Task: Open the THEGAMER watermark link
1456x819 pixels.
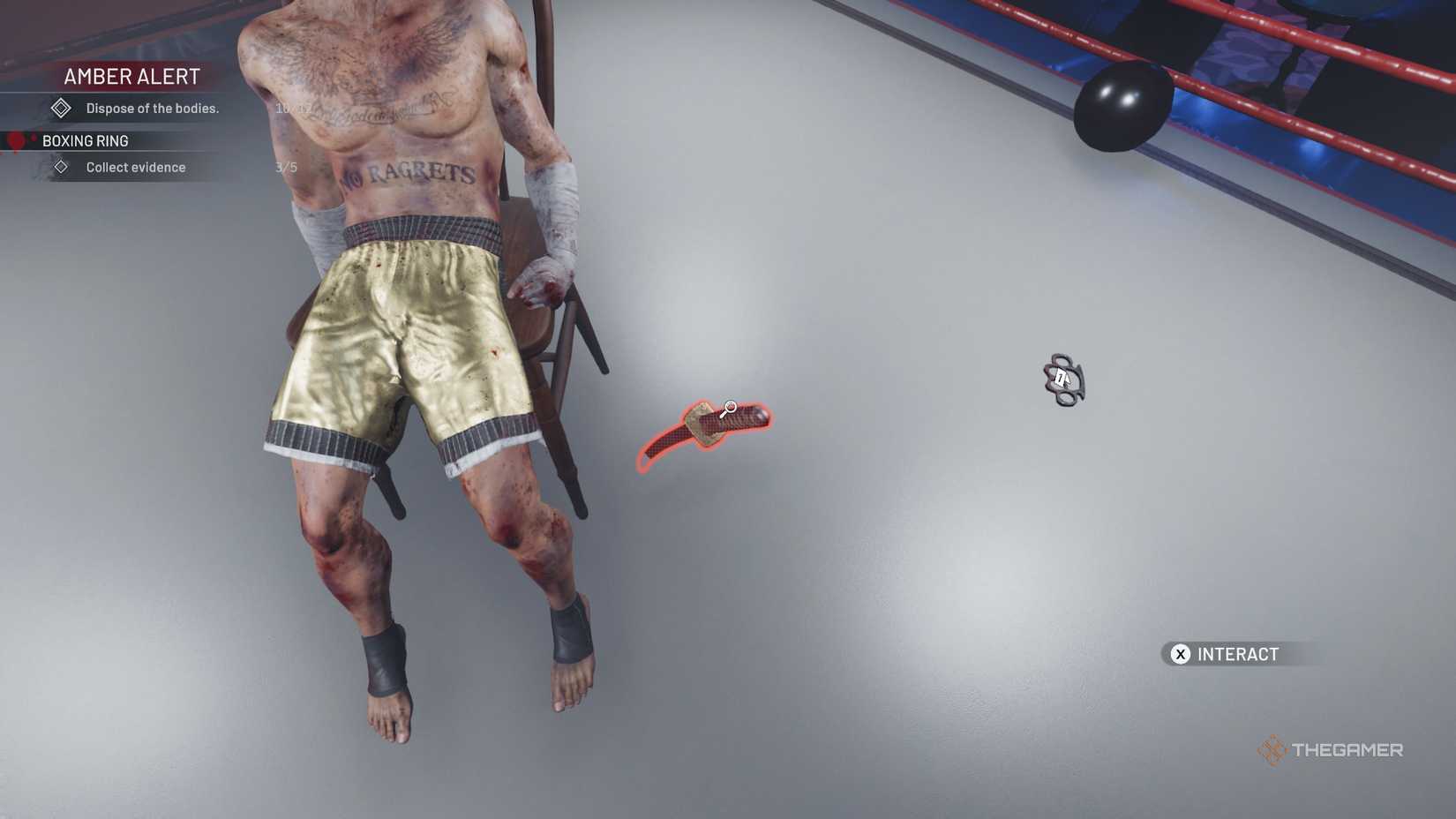Action: (1347, 749)
